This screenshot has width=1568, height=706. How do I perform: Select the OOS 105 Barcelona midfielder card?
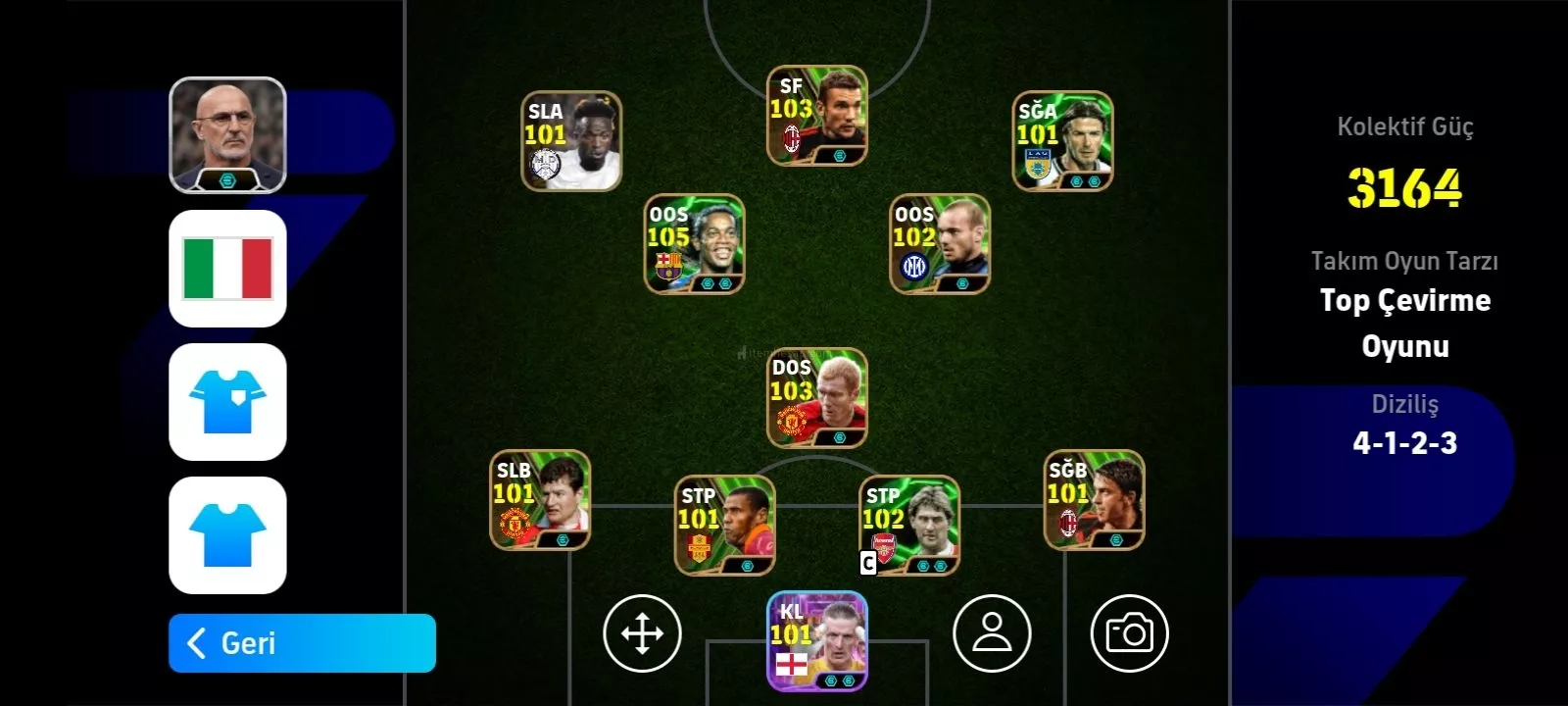coord(694,244)
